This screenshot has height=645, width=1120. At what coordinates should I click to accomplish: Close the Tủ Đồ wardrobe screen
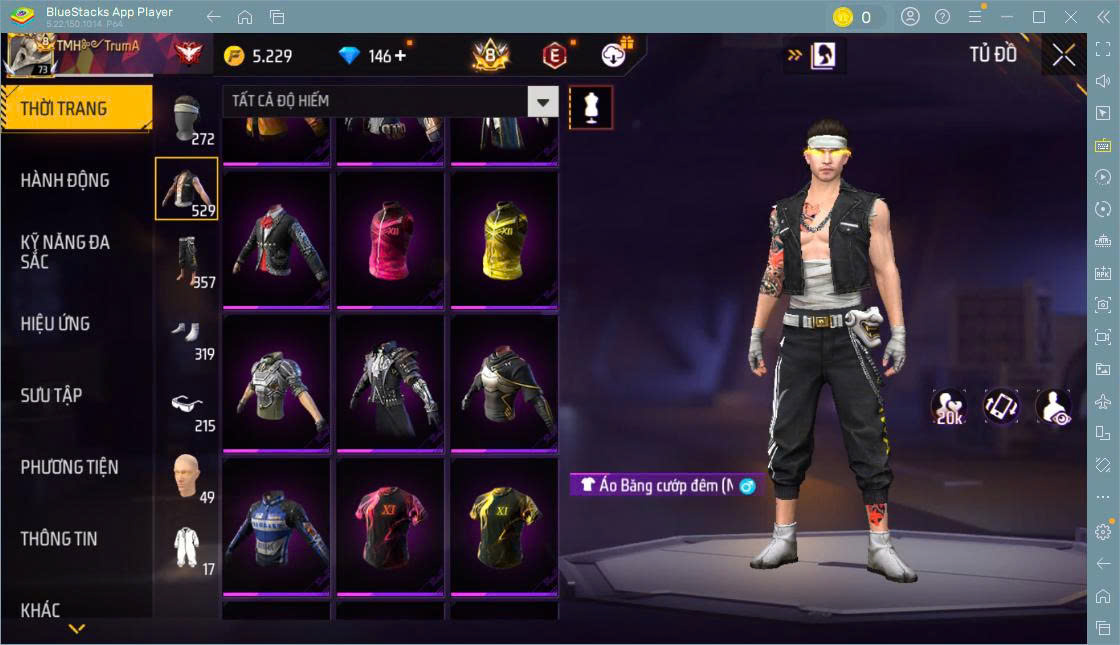[x=1063, y=56]
